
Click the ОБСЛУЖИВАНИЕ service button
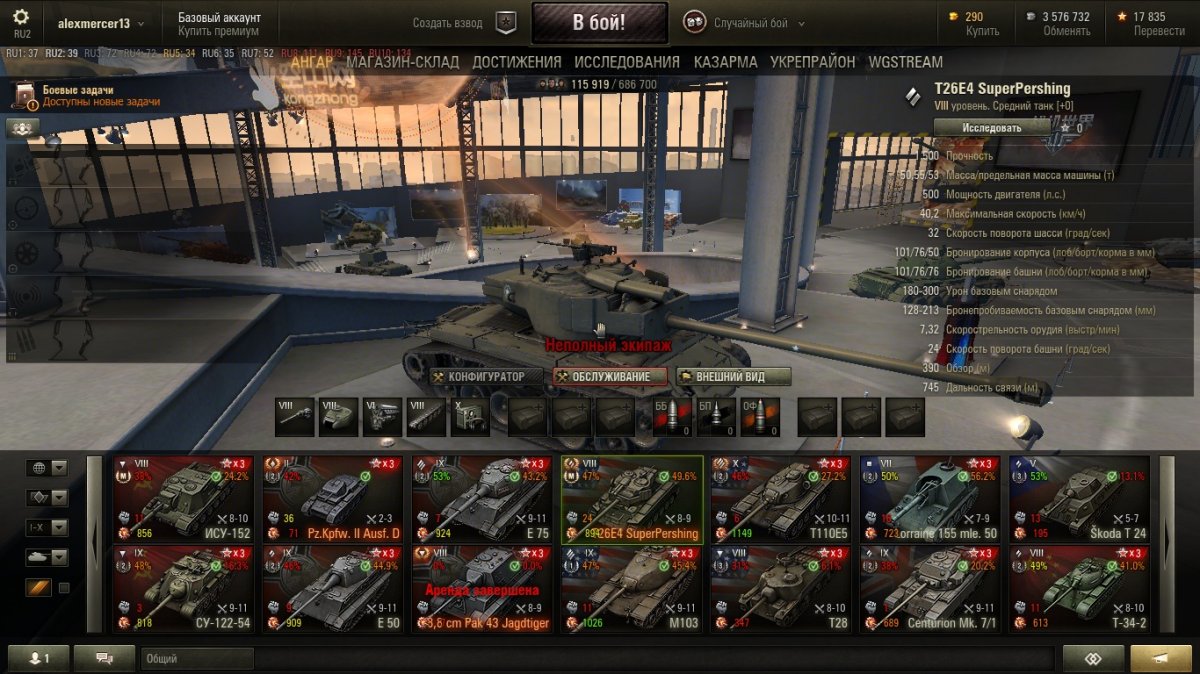(x=610, y=377)
